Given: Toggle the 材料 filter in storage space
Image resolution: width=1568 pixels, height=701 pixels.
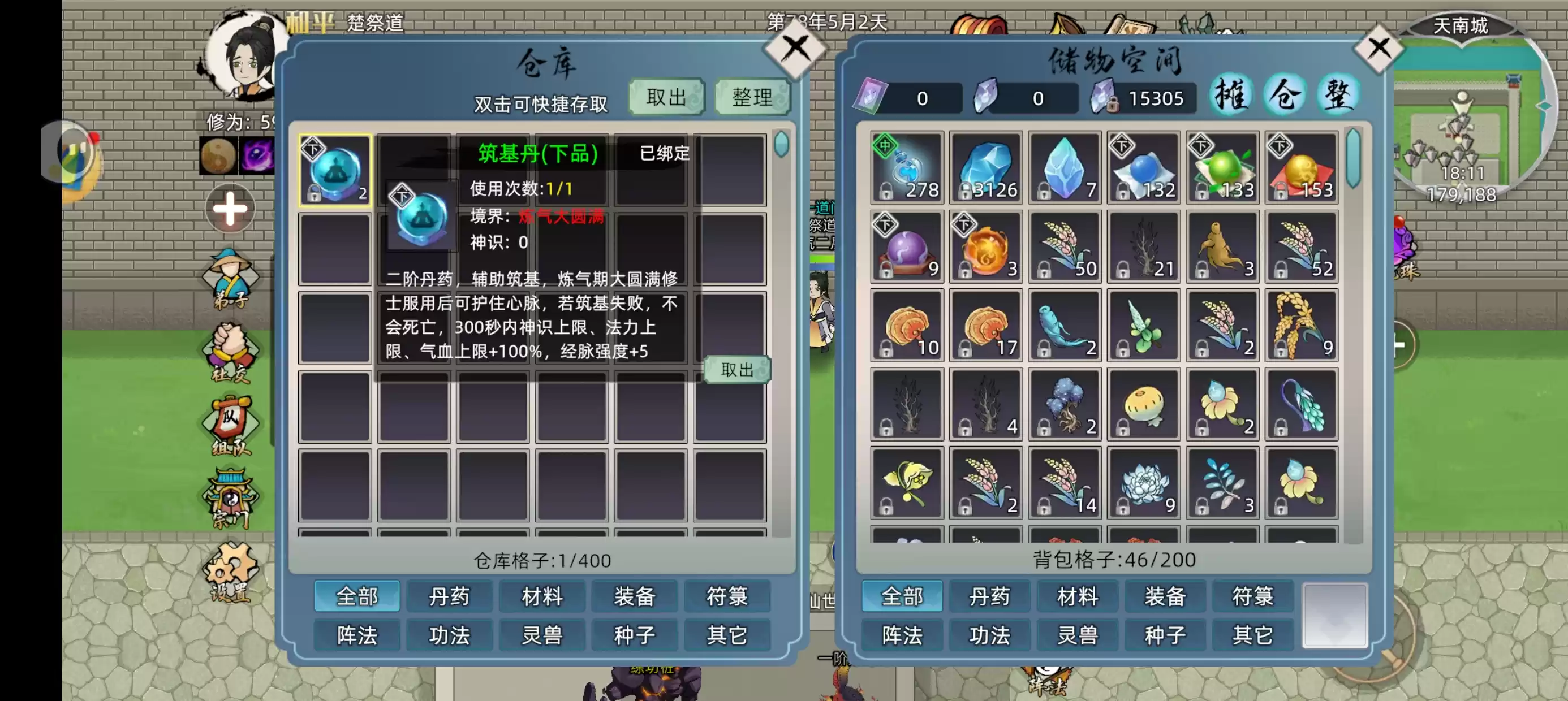Looking at the screenshot, I should click(x=1078, y=596).
